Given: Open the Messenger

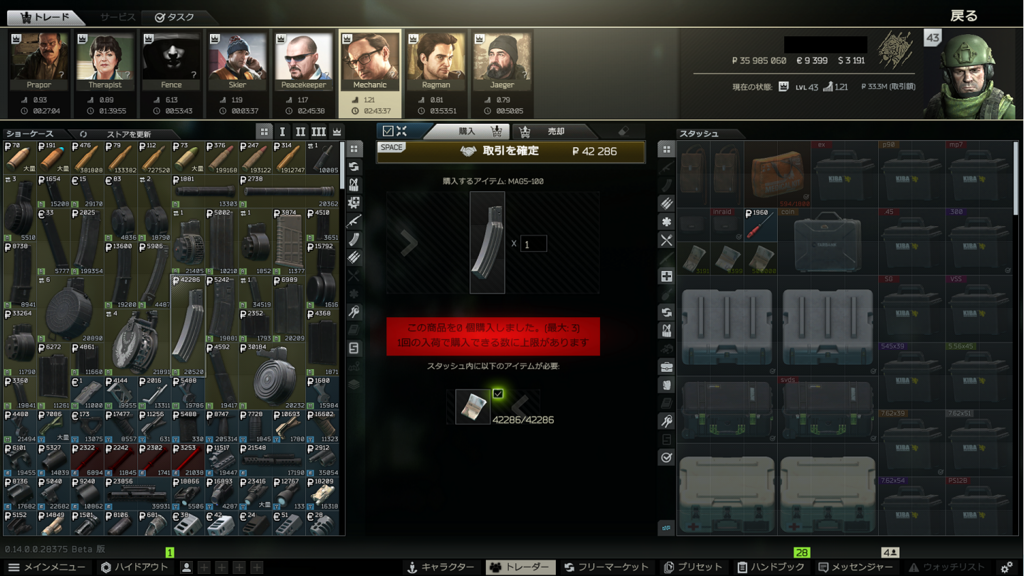Looking at the screenshot, I should [857, 567].
